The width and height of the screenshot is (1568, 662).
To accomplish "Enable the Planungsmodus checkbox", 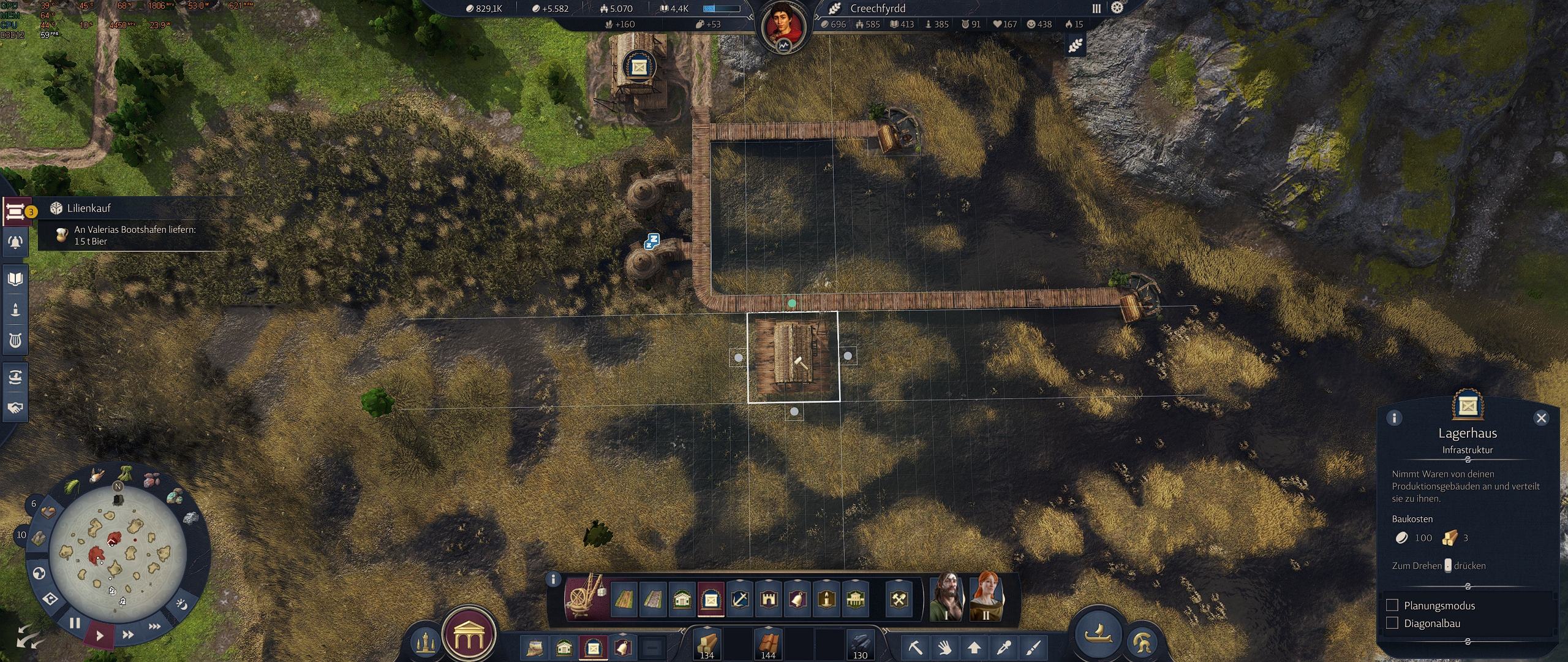I will tap(1392, 606).
